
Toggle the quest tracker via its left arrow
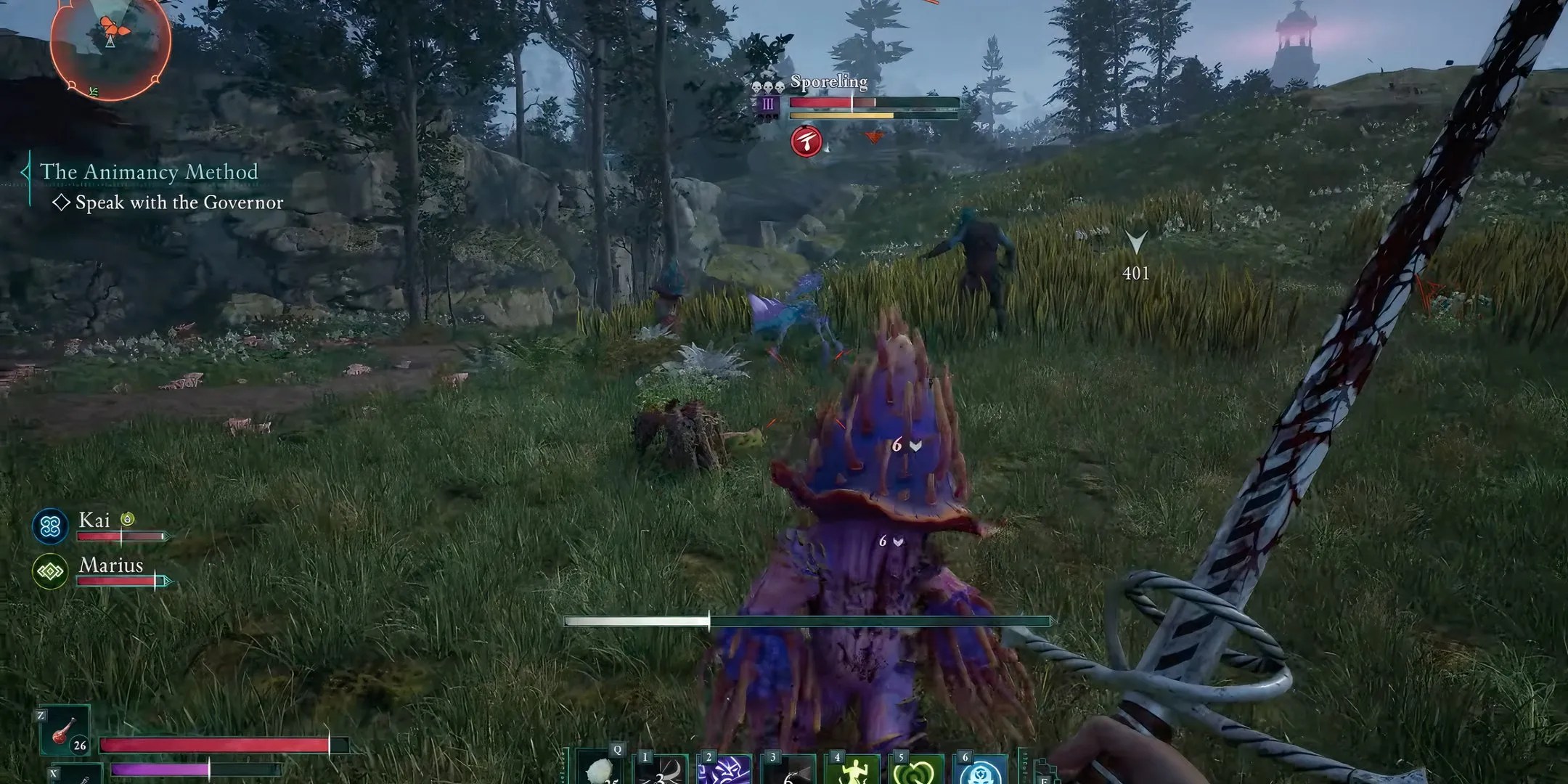coord(25,170)
